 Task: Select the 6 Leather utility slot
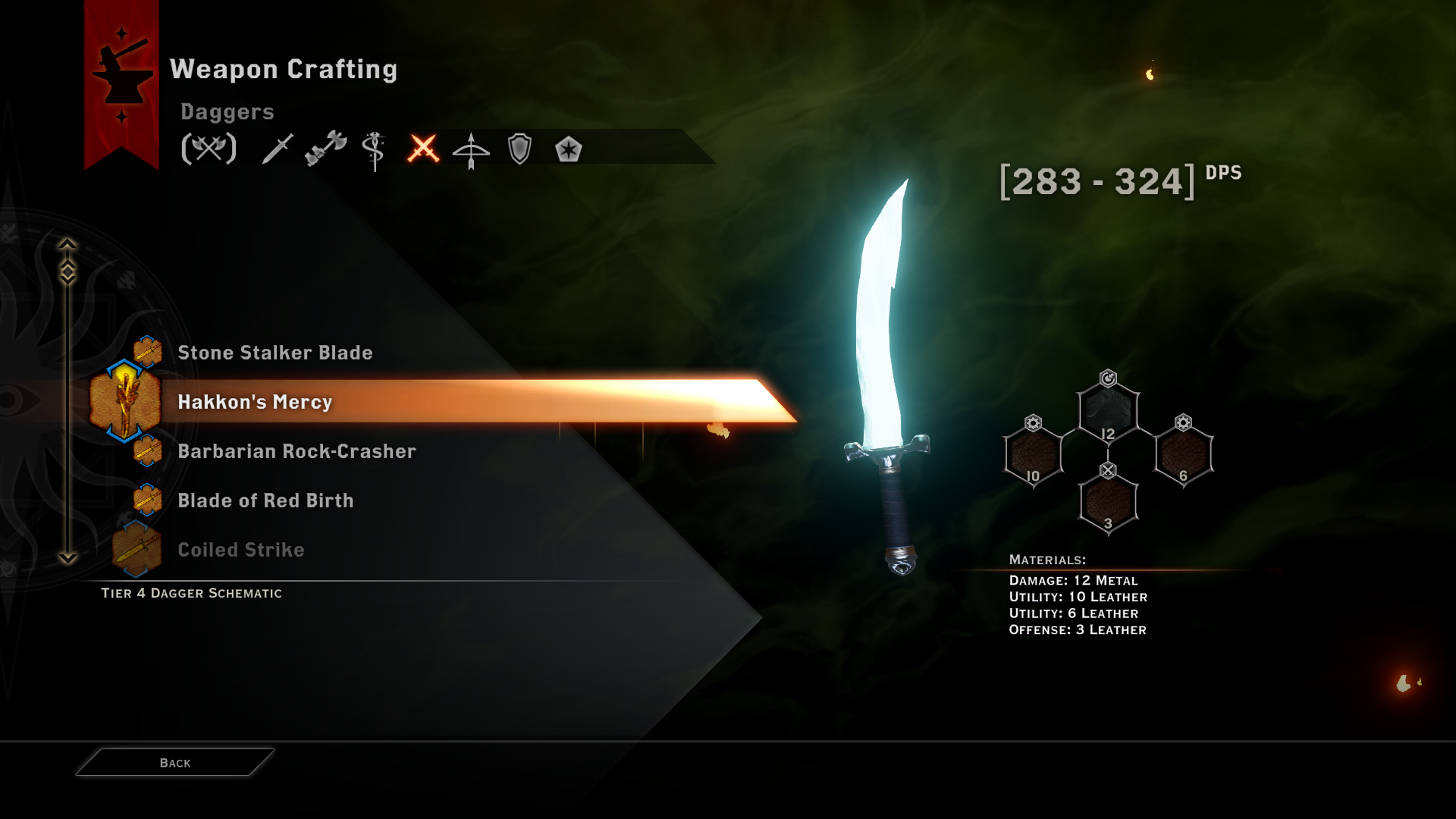1183,455
